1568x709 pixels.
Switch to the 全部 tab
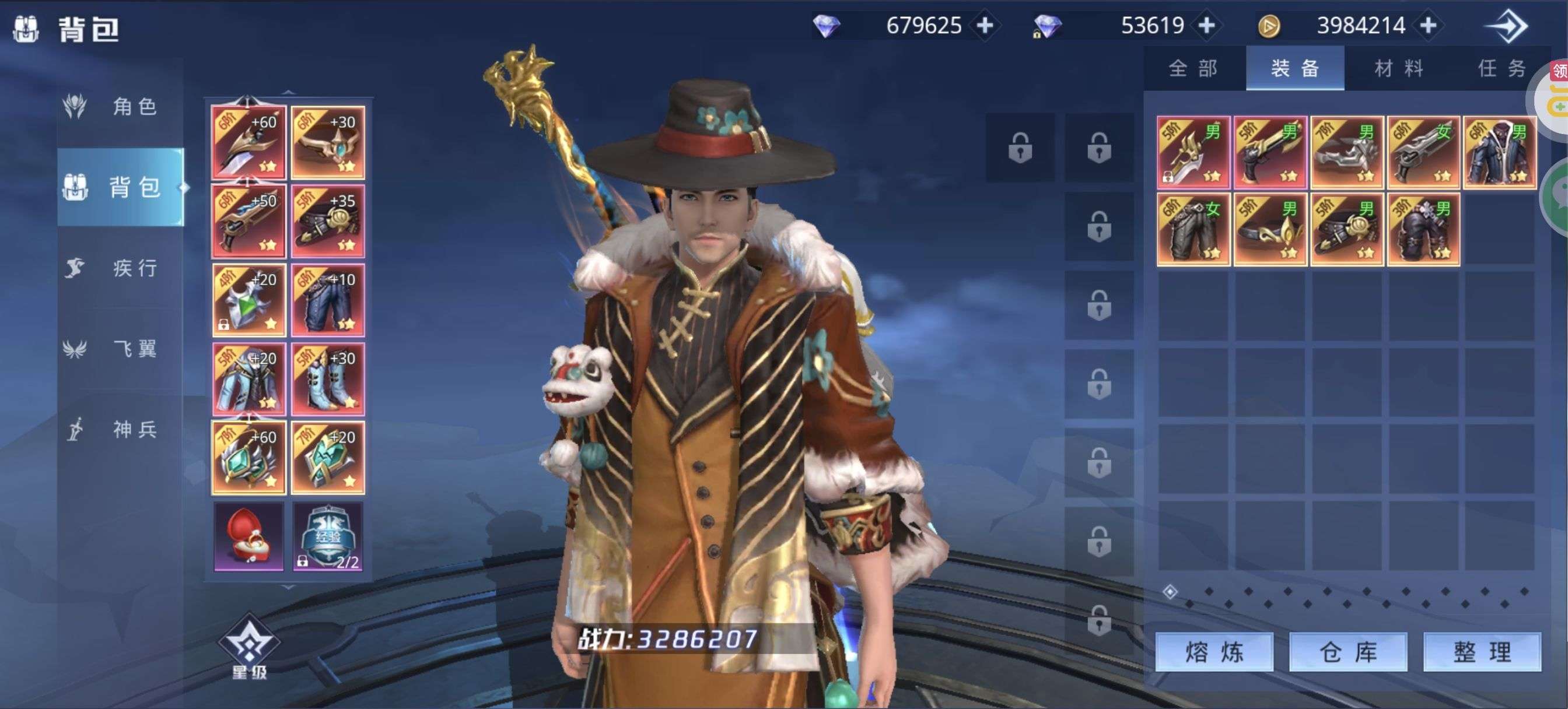pos(1193,68)
